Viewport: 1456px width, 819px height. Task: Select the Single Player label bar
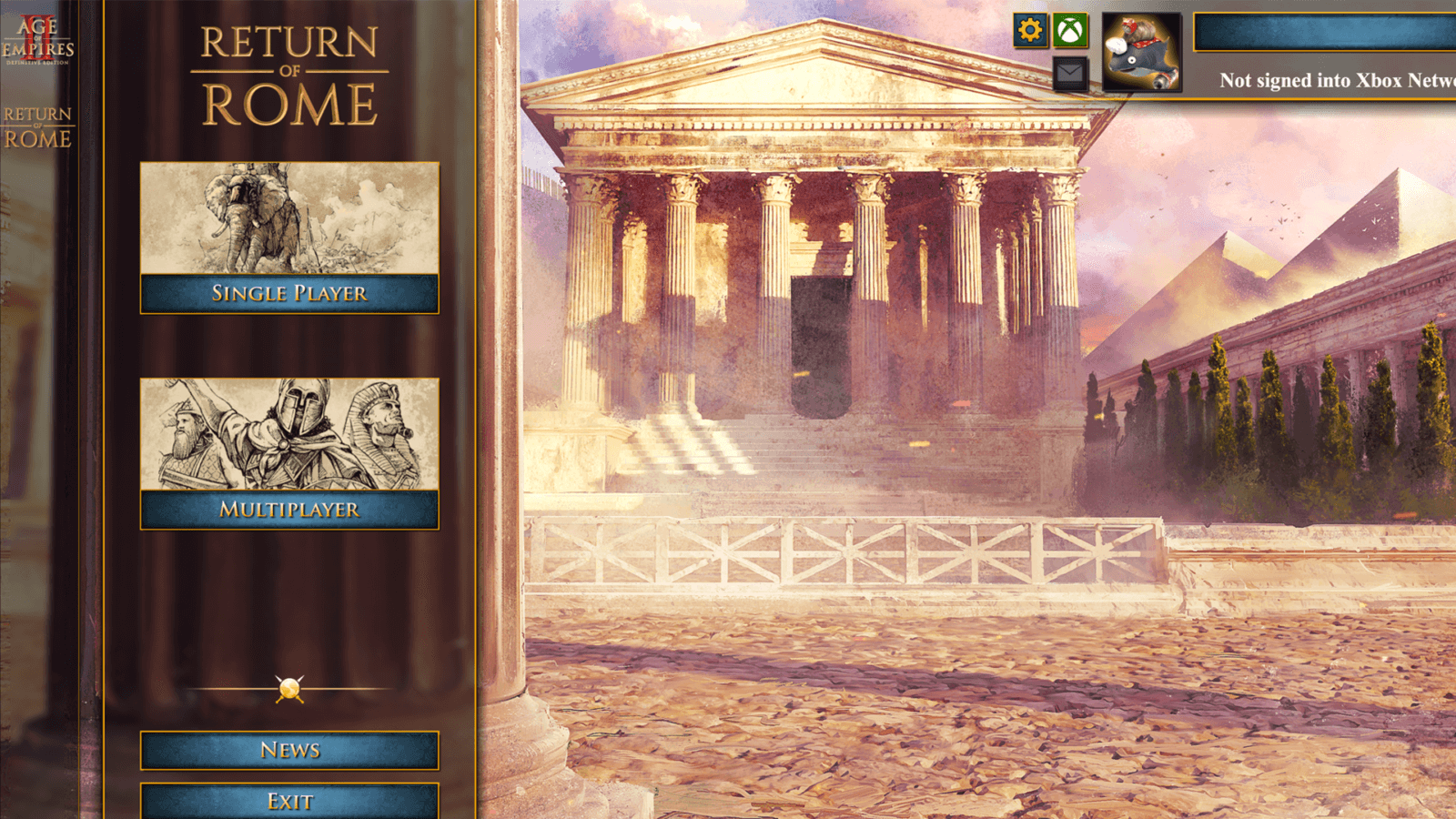click(288, 294)
